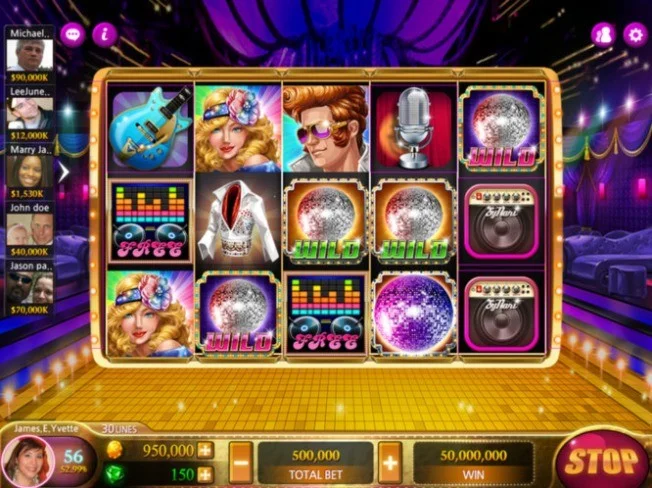View Jason pa's player avatar
The image size is (652, 488).
click(28, 287)
